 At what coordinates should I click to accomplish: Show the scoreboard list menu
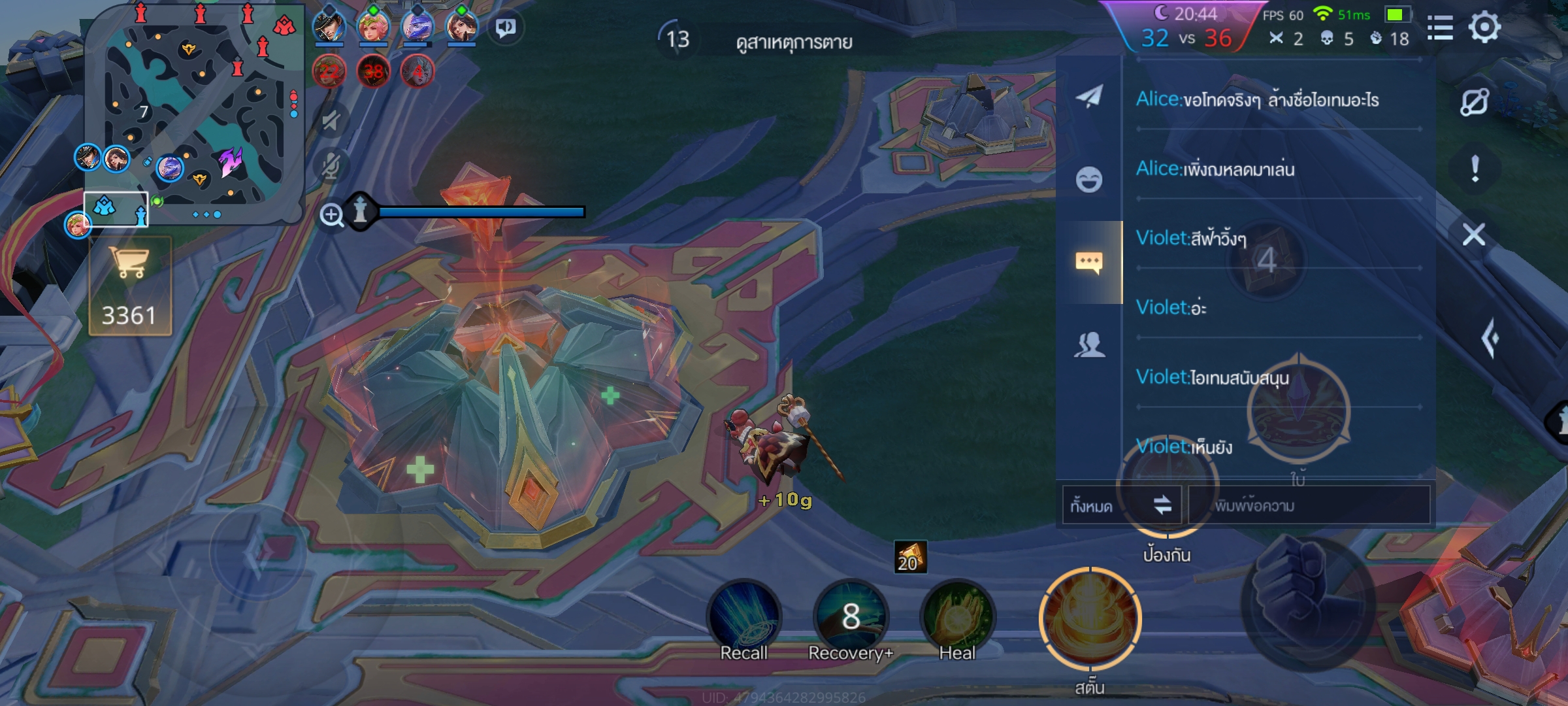click(x=1440, y=28)
